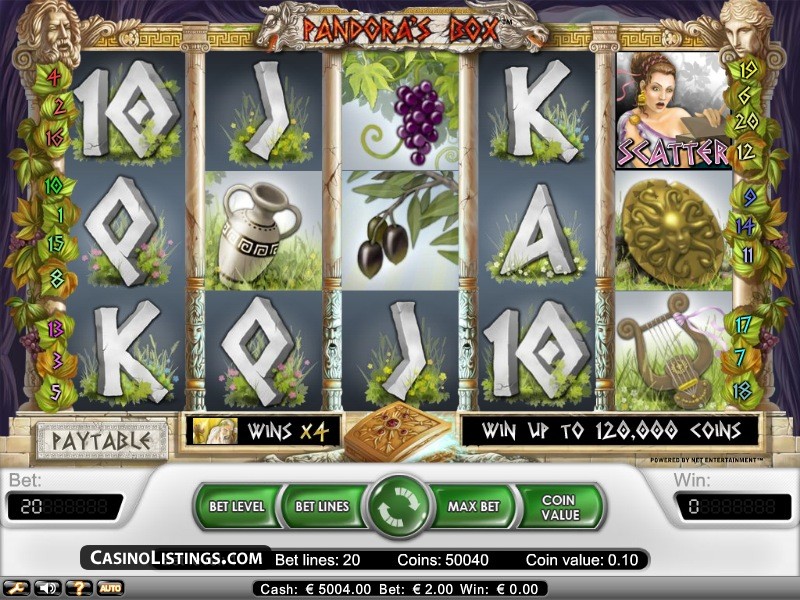Activate the Auto play button
Viewport: 800px width, 600px height.
[x=109, y=588]
